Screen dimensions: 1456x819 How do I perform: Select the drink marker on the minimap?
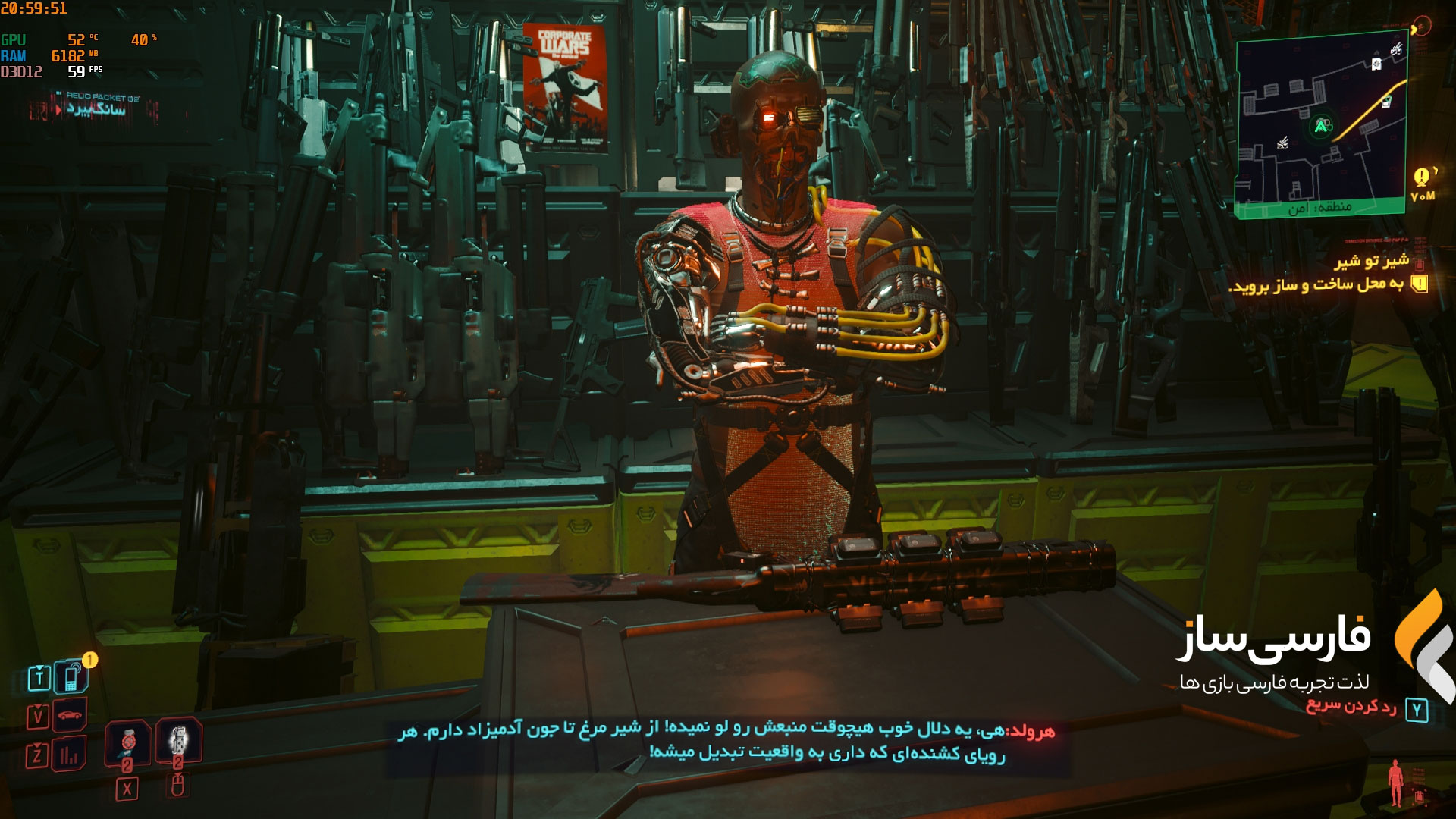pos(1386,102)
